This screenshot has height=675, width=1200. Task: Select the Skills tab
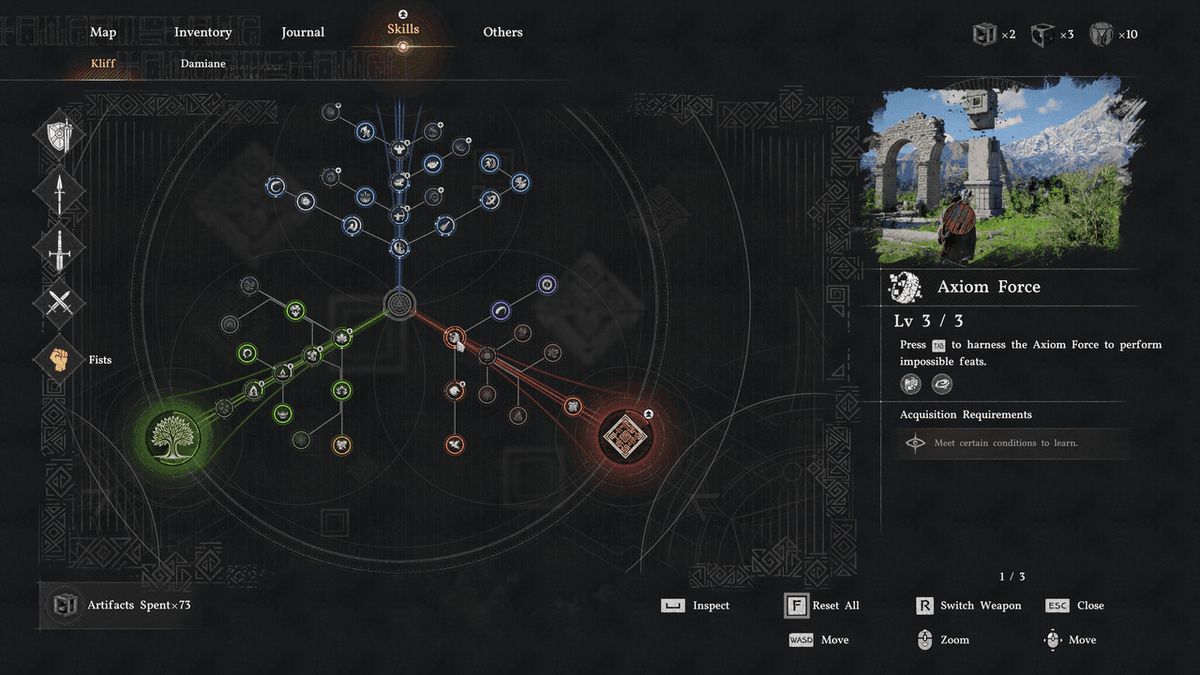(x=403, y=29)
